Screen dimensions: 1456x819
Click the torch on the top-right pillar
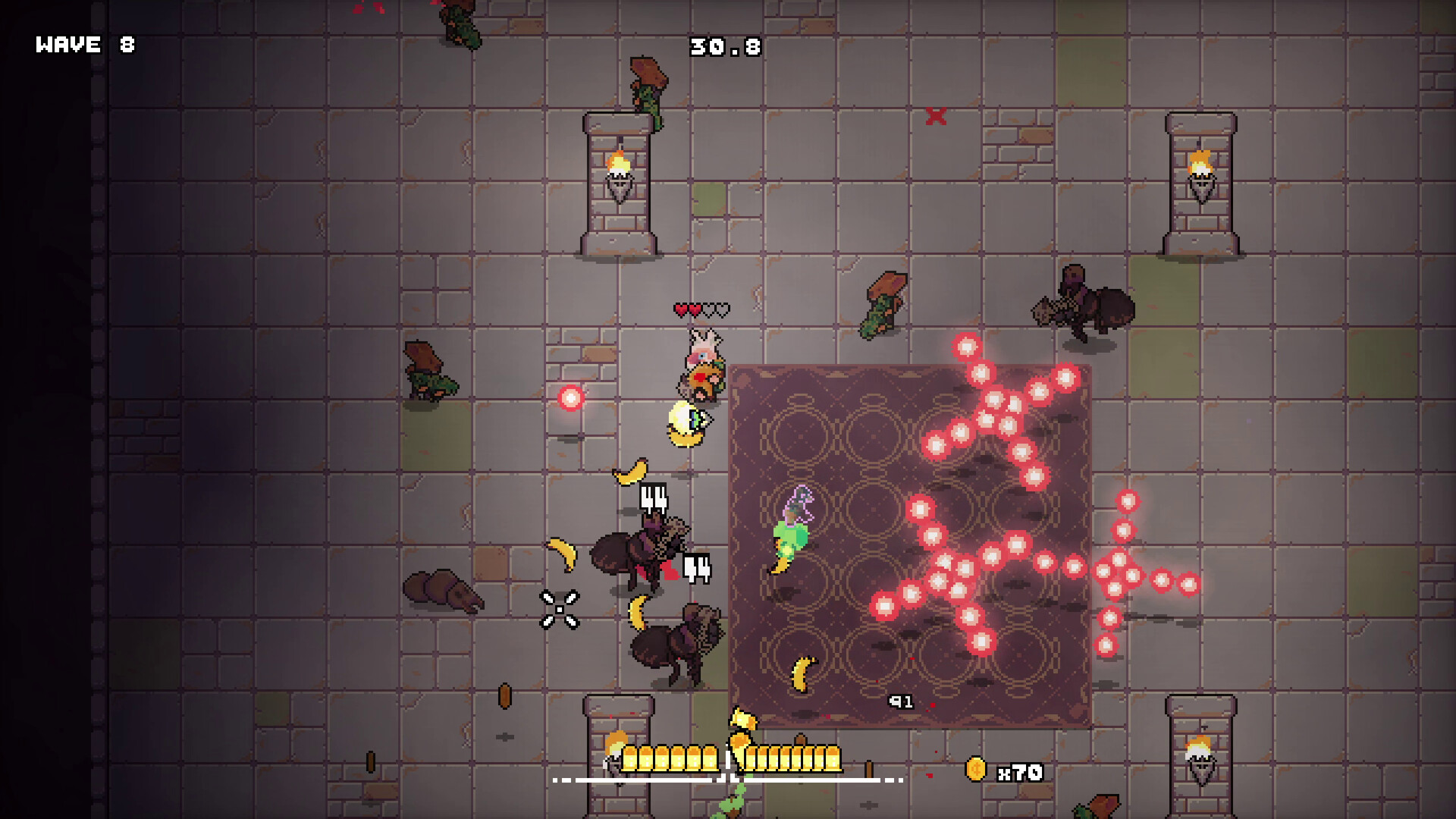pos(1200,162)
